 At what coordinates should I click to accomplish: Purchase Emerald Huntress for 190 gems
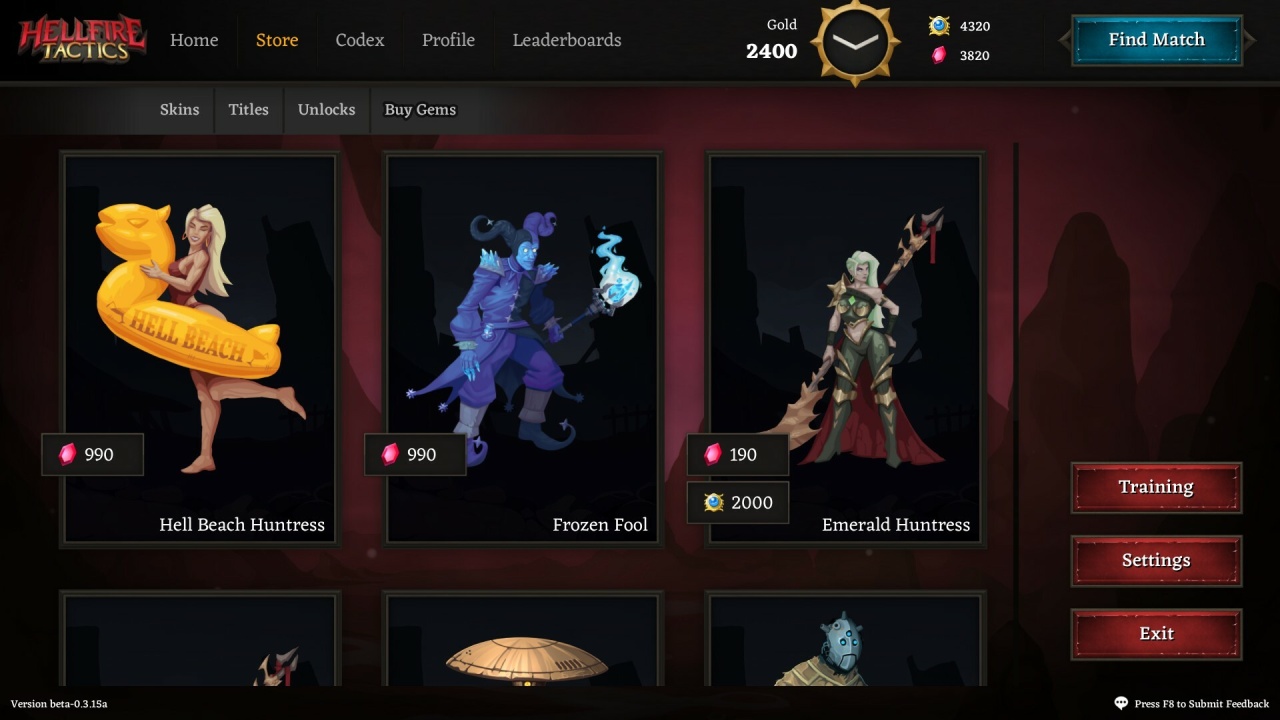(x=738, y=455)
